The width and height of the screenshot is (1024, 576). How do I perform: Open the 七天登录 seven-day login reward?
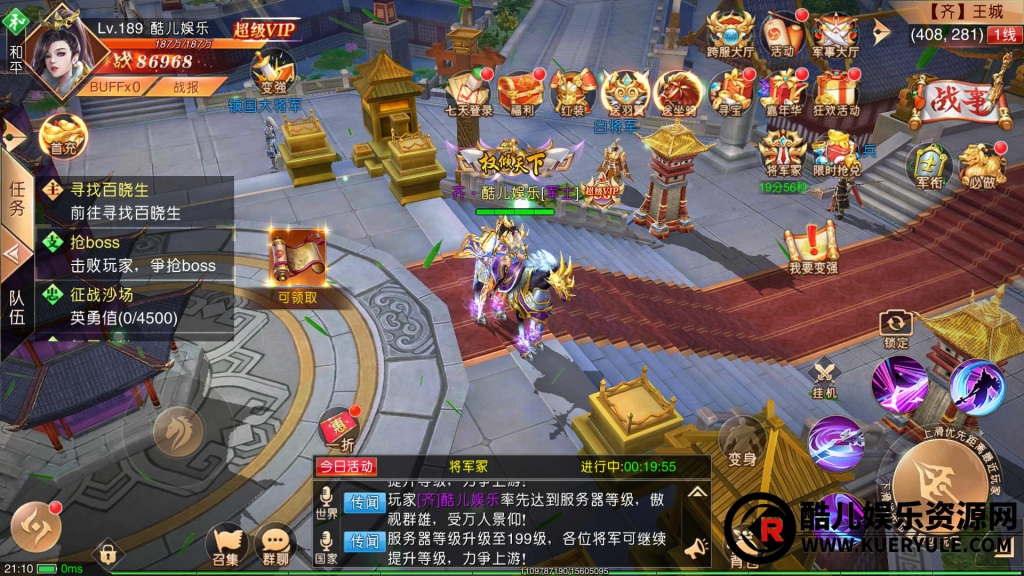[x=470, y=91]
